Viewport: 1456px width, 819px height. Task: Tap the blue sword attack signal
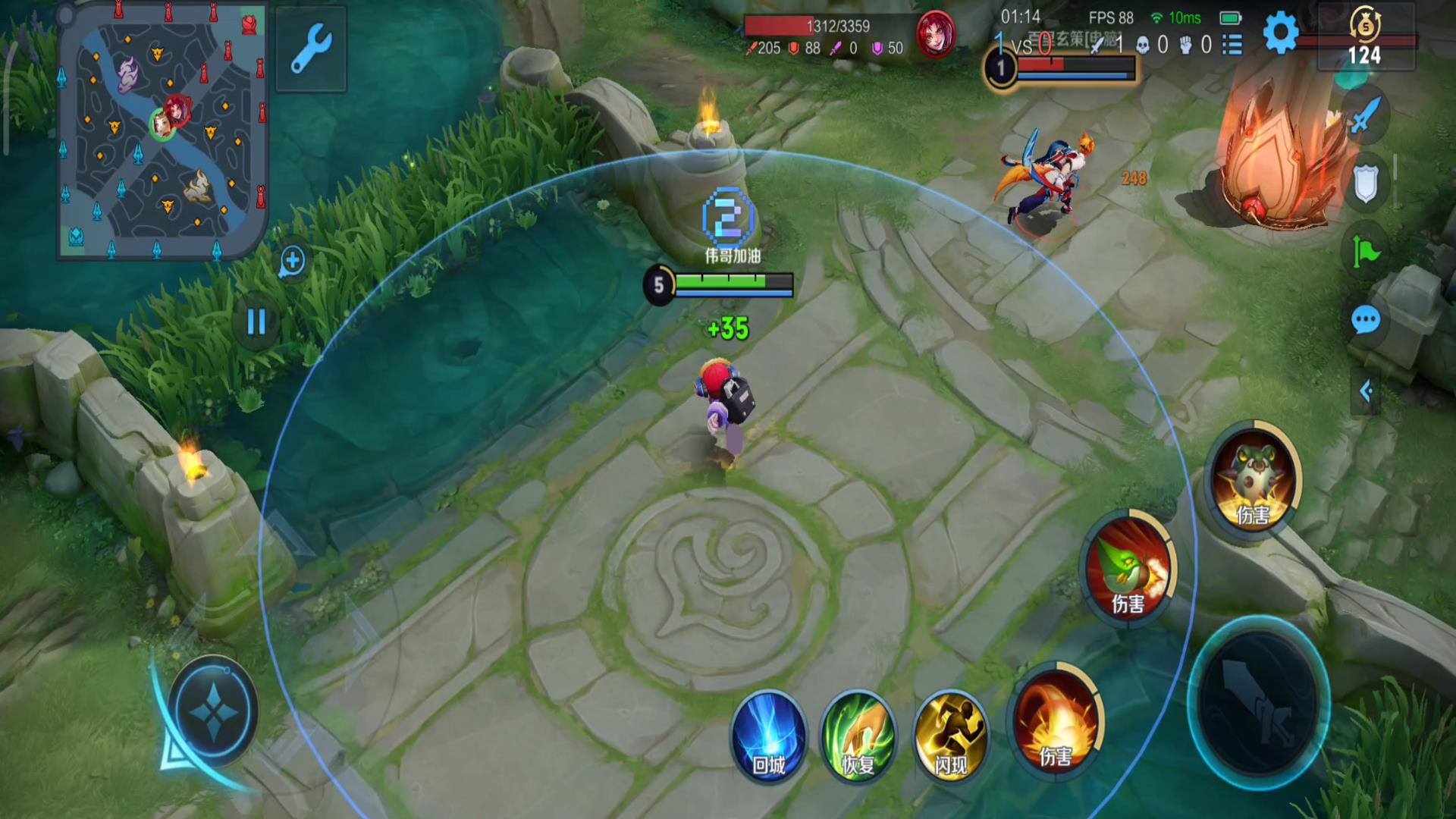coord(1365,116)
